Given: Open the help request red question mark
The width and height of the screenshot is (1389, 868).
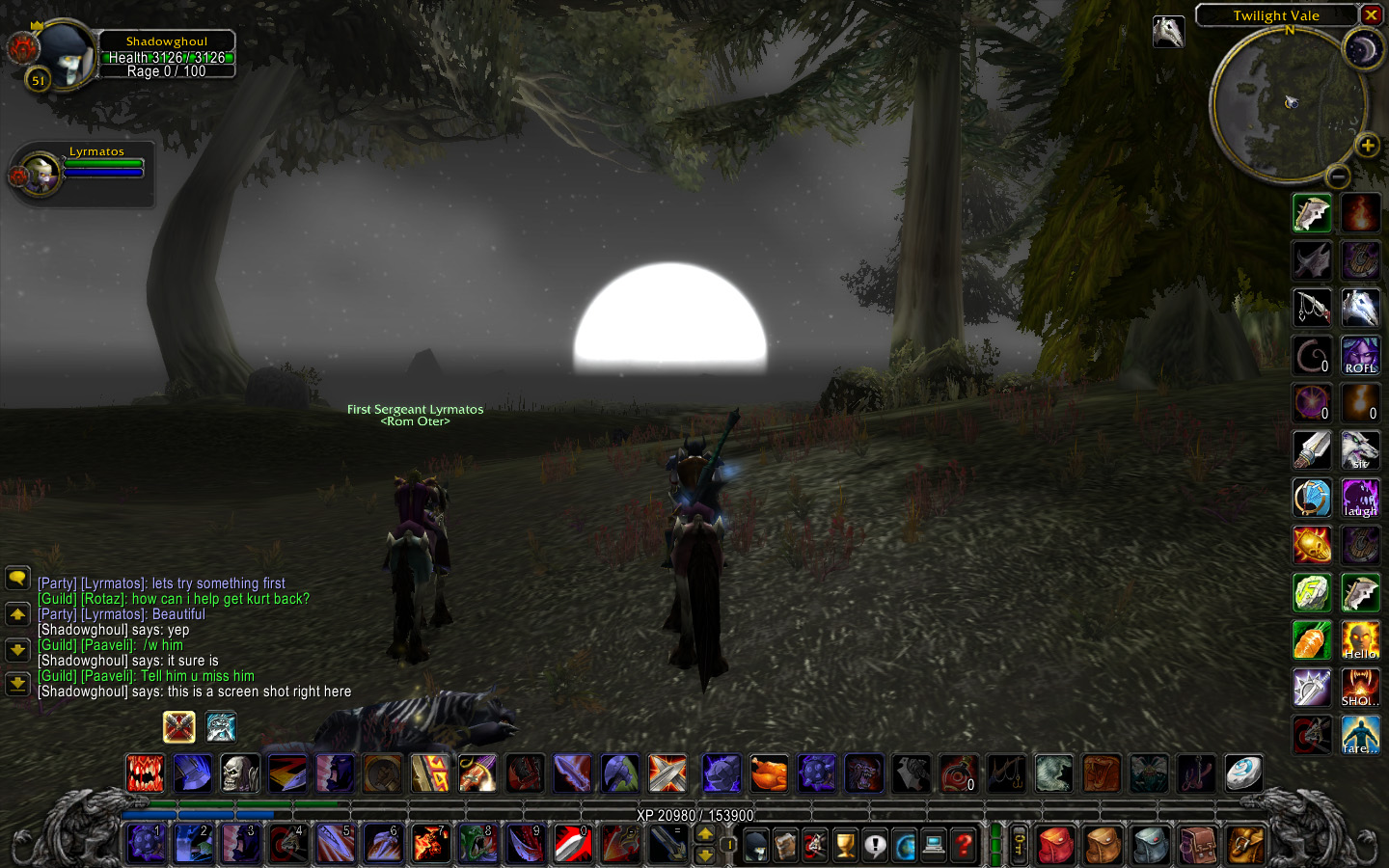Looking at the screenshot, I should coord(964,846).
